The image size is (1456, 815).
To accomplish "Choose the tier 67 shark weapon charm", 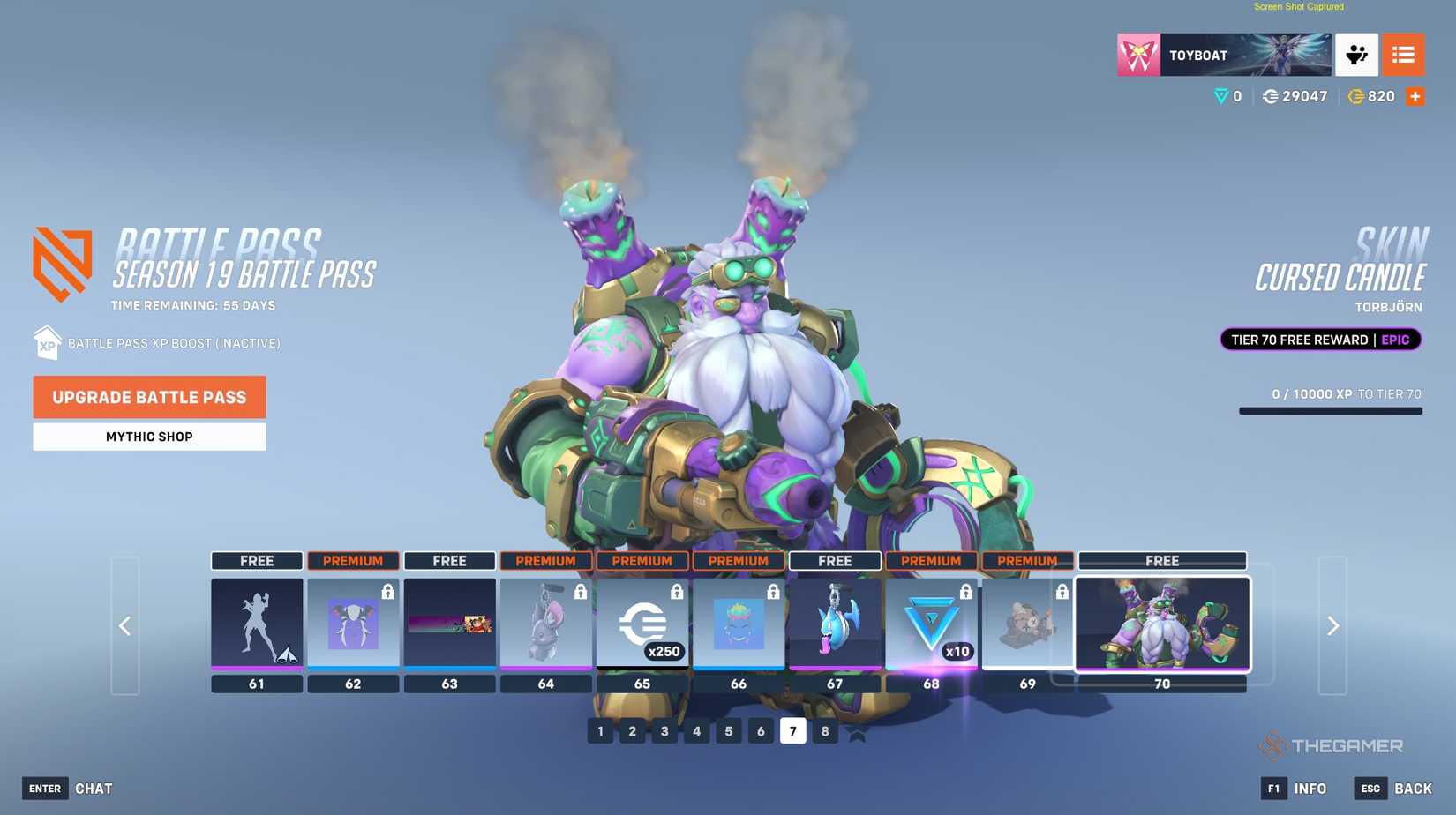I will click(834, 624).
